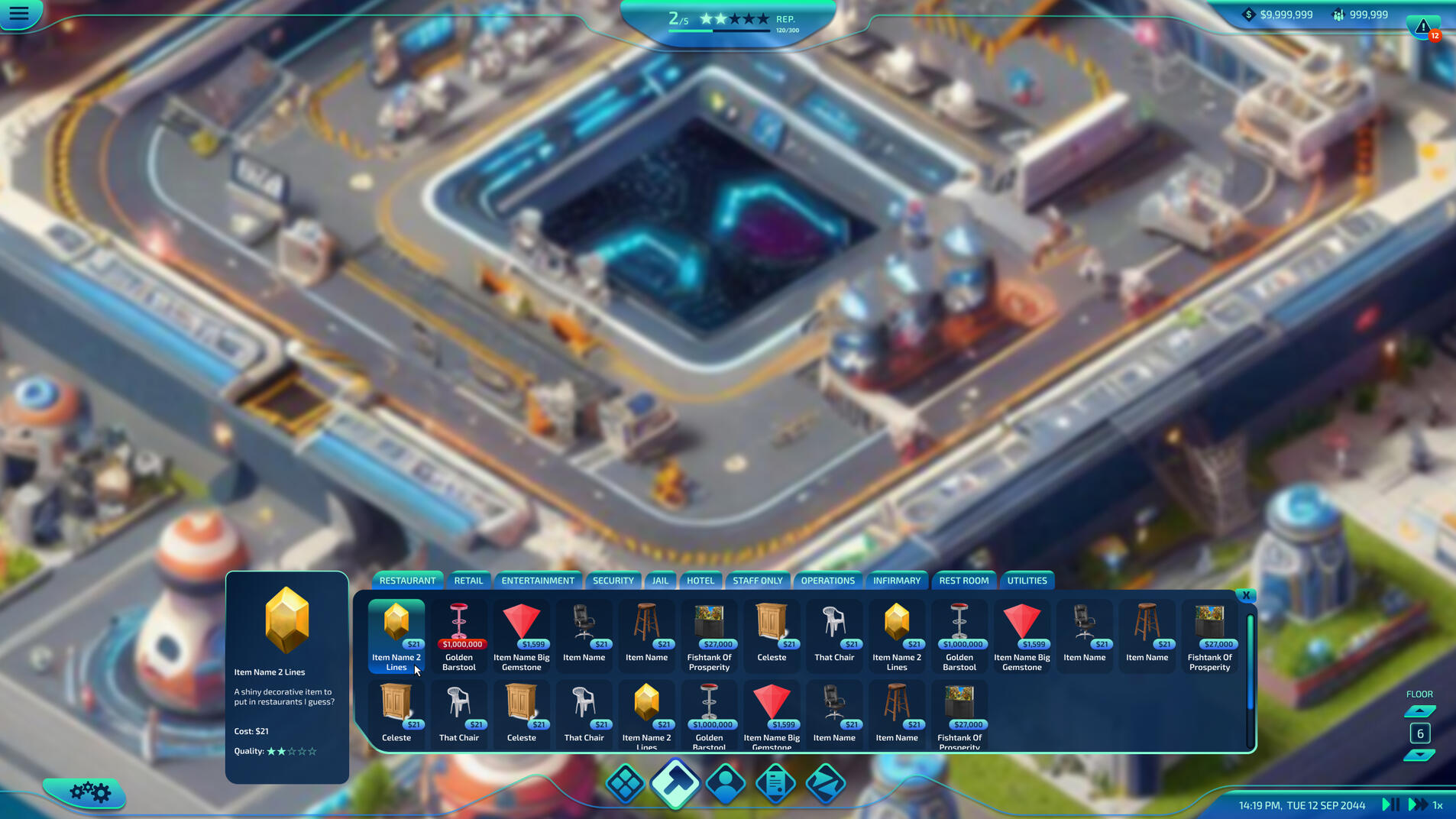Switch to the RETAIL tab
Screen dimensions: 1456x819
coord(468,580)
